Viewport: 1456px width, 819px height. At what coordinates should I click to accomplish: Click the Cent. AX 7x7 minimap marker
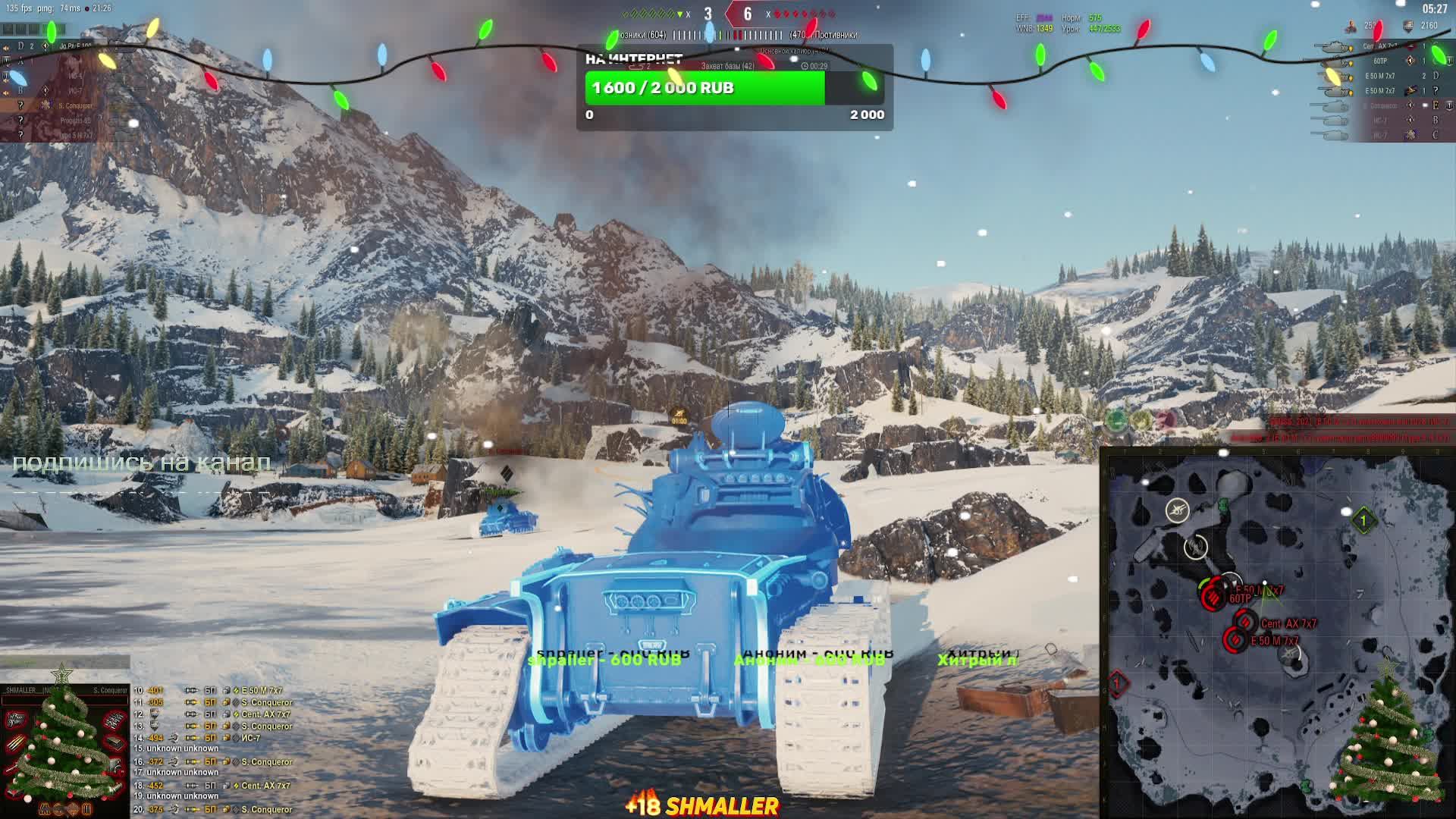point(1244,623)
